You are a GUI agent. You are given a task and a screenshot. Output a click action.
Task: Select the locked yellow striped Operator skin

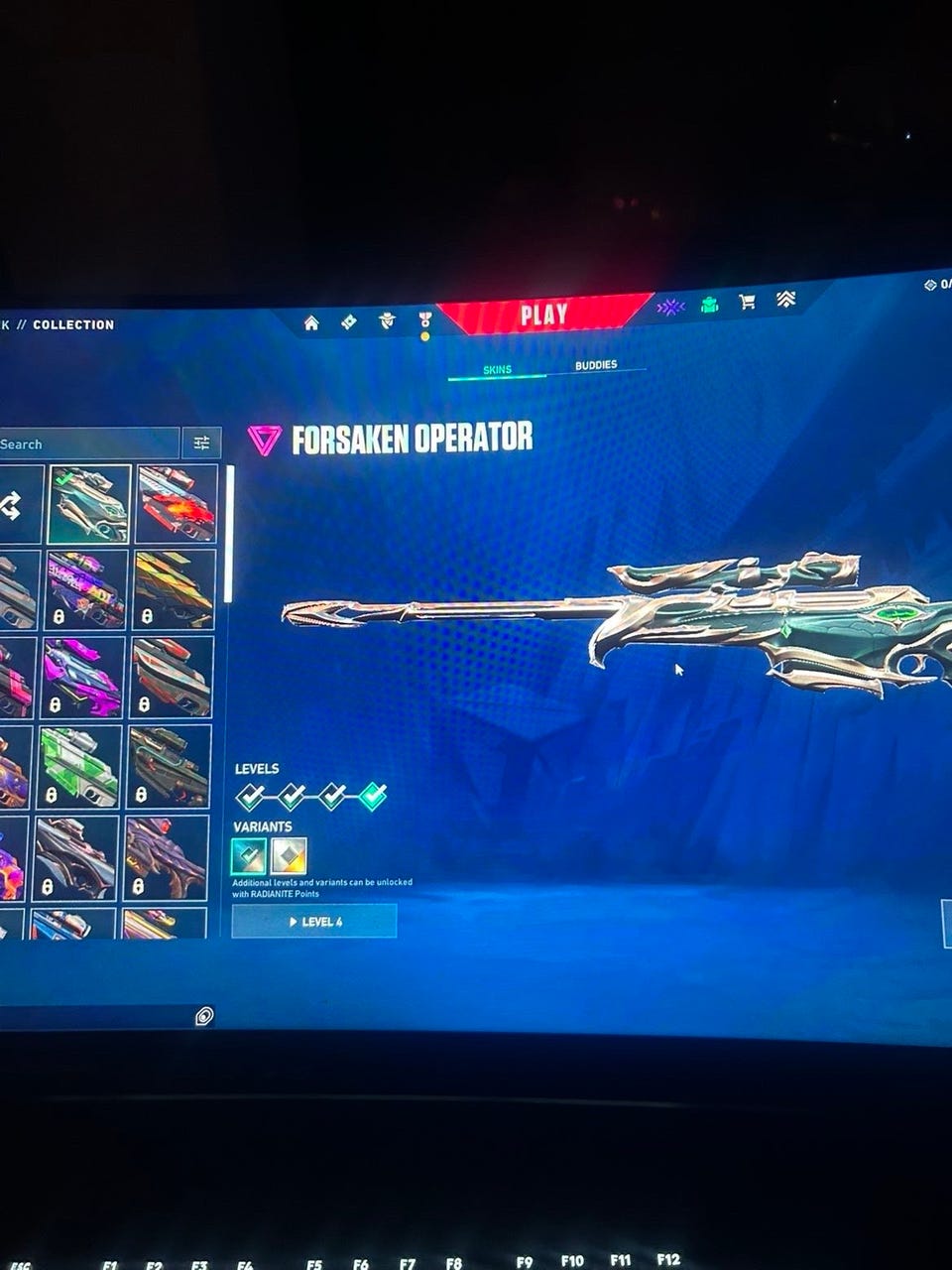coord(174,590)
